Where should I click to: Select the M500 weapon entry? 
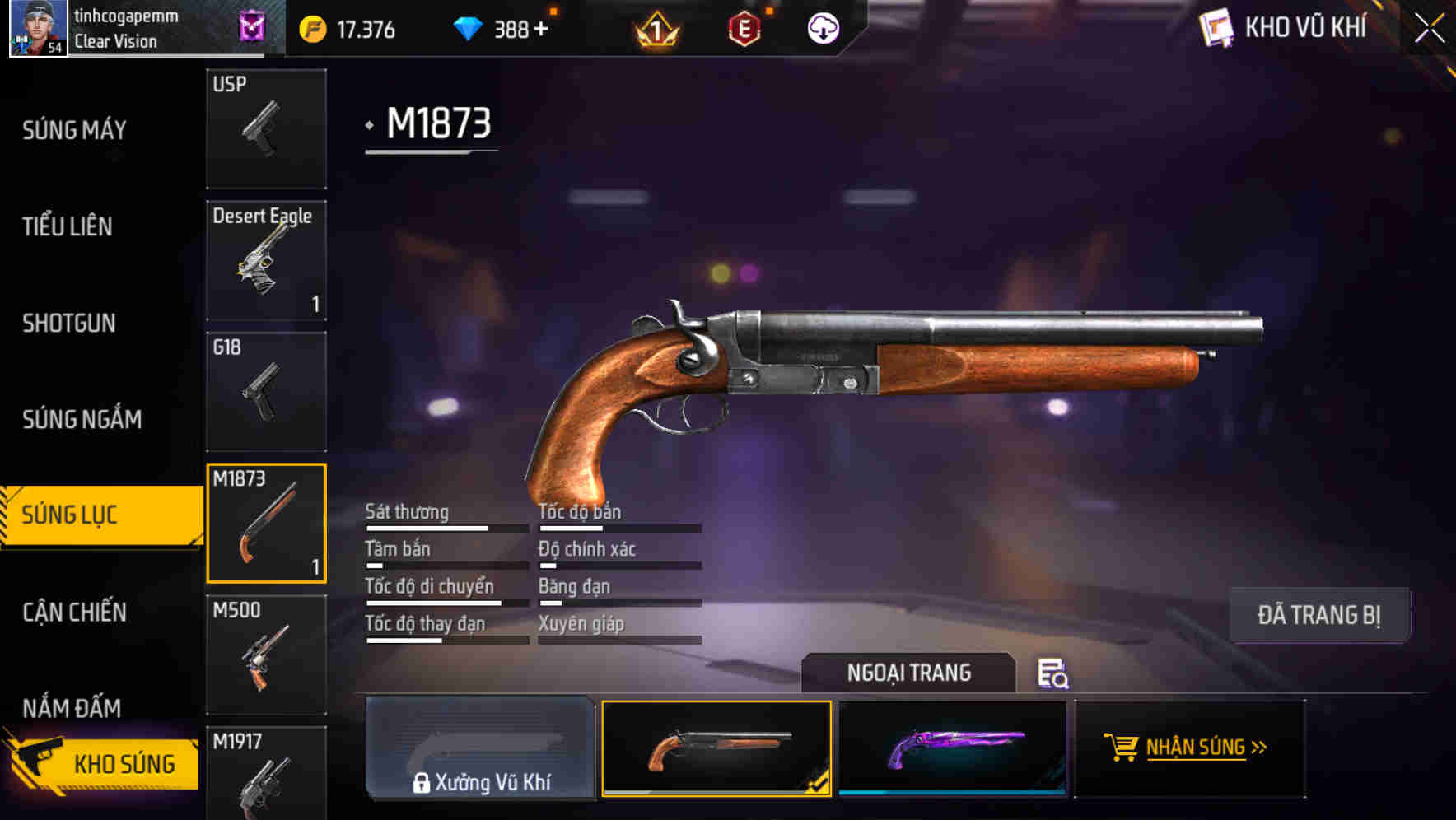click(265, 653)
